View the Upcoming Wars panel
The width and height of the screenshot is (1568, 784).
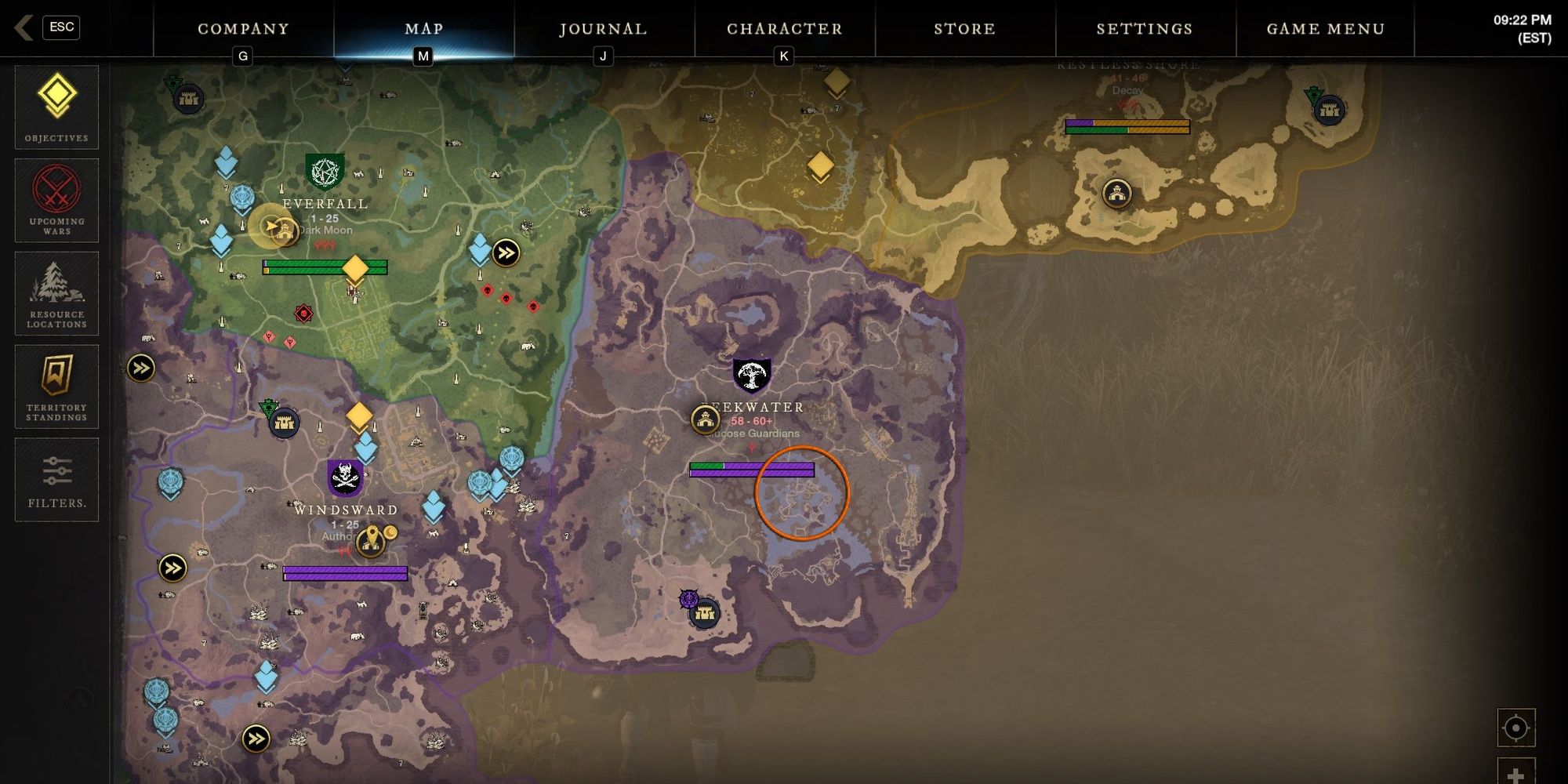tap(56, 200)
